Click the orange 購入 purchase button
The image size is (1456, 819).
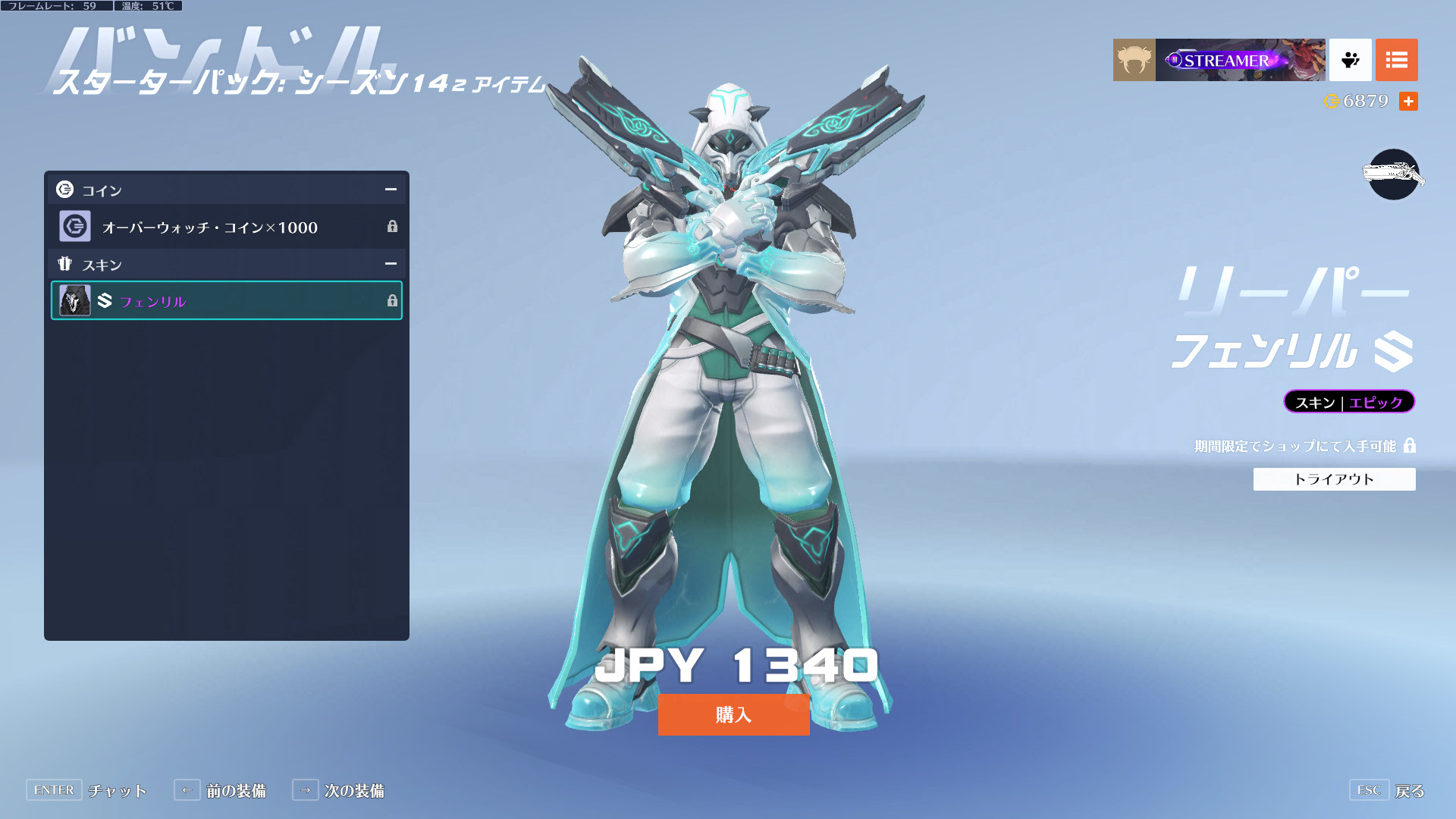click(x=733, y=714)
